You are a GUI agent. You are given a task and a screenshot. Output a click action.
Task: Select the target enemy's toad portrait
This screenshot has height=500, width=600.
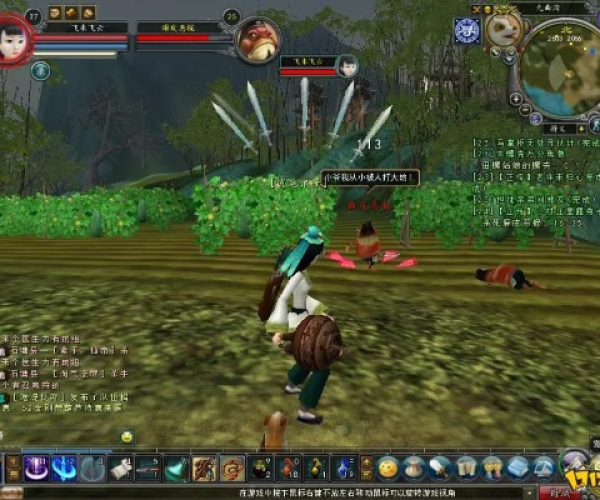tap(255, 40)
